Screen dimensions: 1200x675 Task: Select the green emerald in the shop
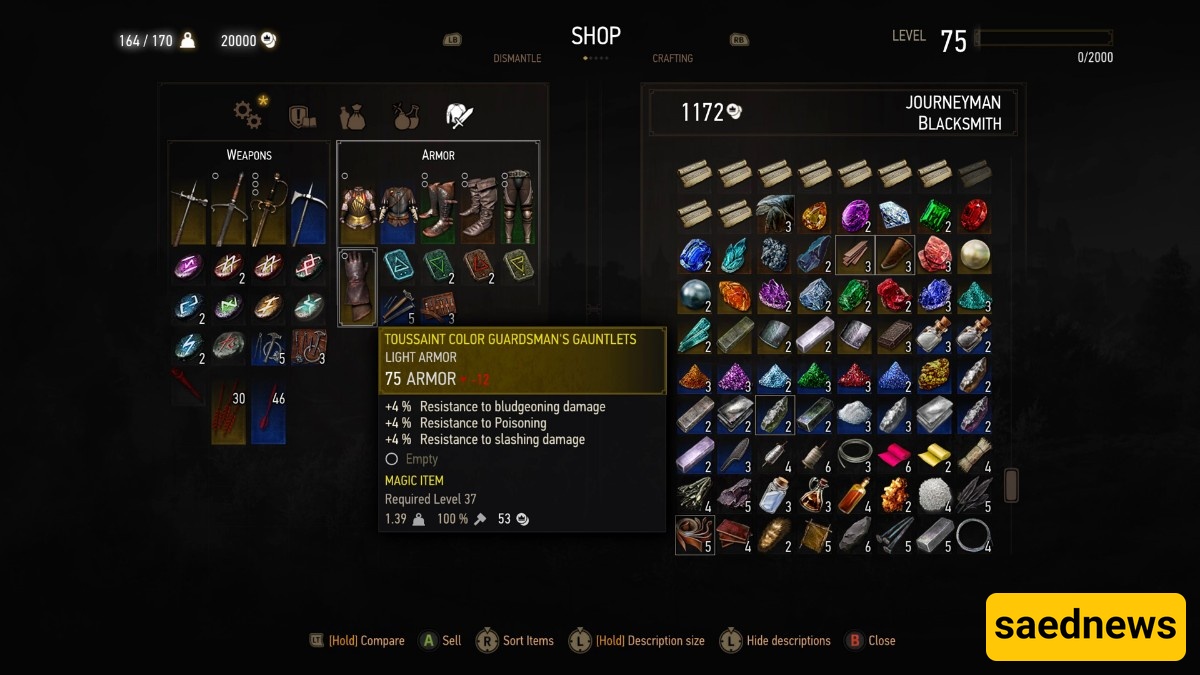click(x=934, y=215)
